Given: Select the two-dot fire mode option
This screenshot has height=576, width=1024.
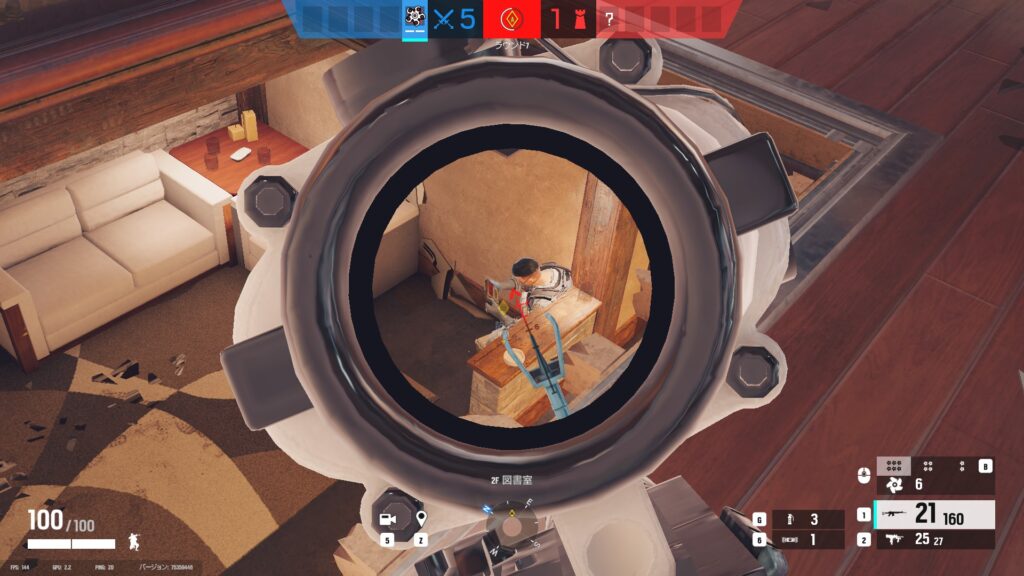Looking at the screenshot, I should (962, 465).
